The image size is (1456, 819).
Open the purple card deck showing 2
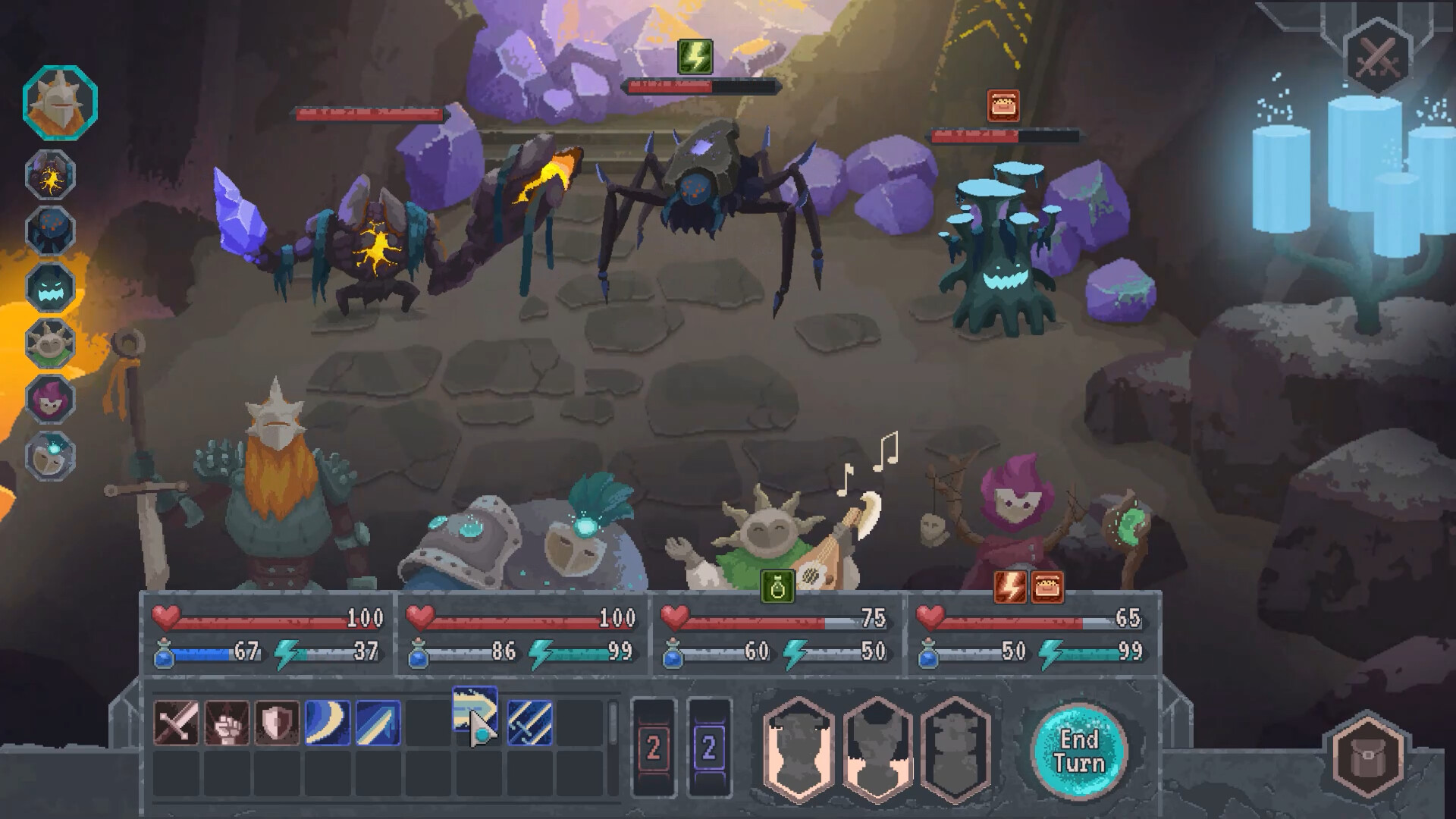click(x=709, y=747)
